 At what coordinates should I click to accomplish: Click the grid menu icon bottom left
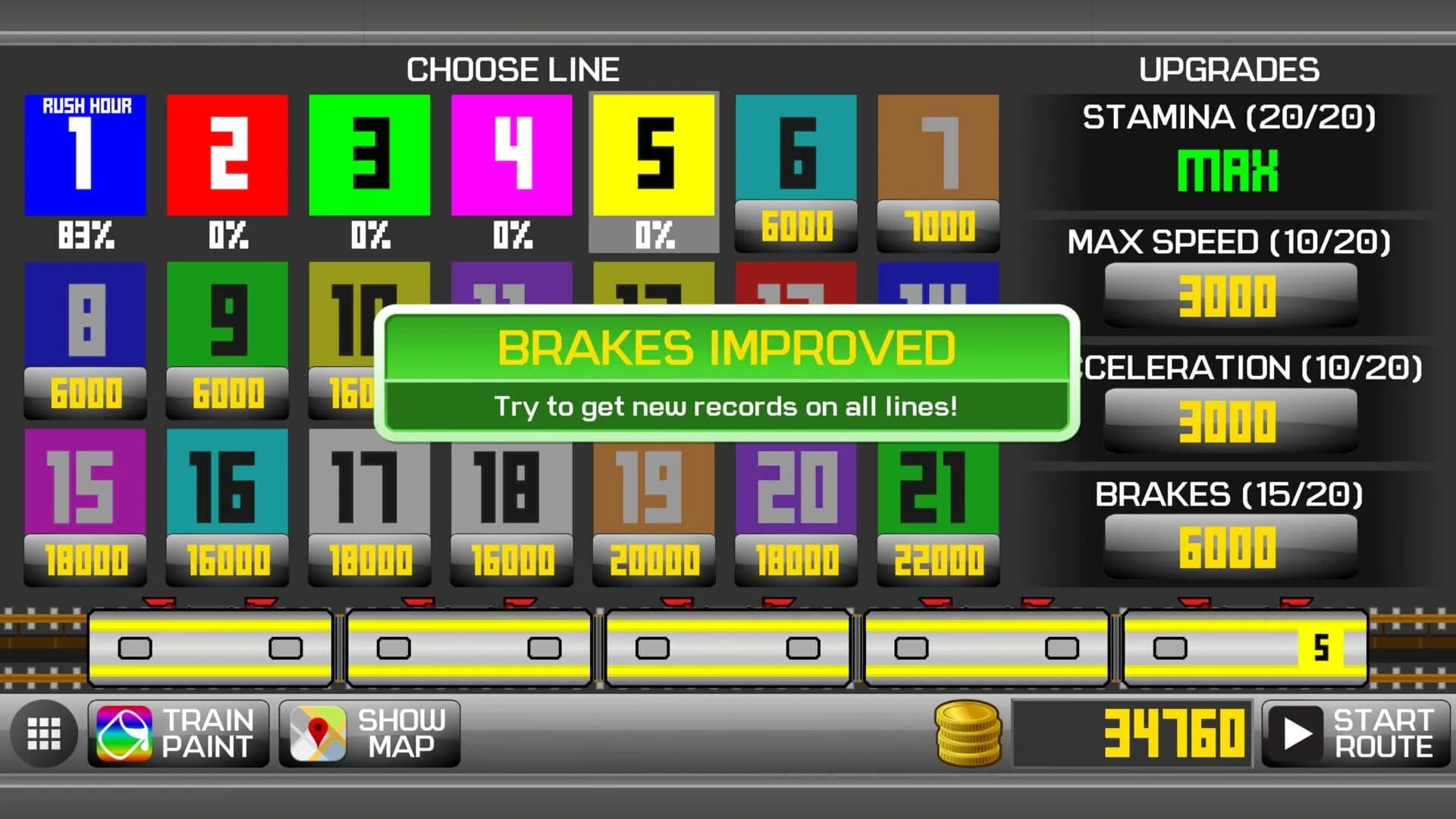point(43,733)
